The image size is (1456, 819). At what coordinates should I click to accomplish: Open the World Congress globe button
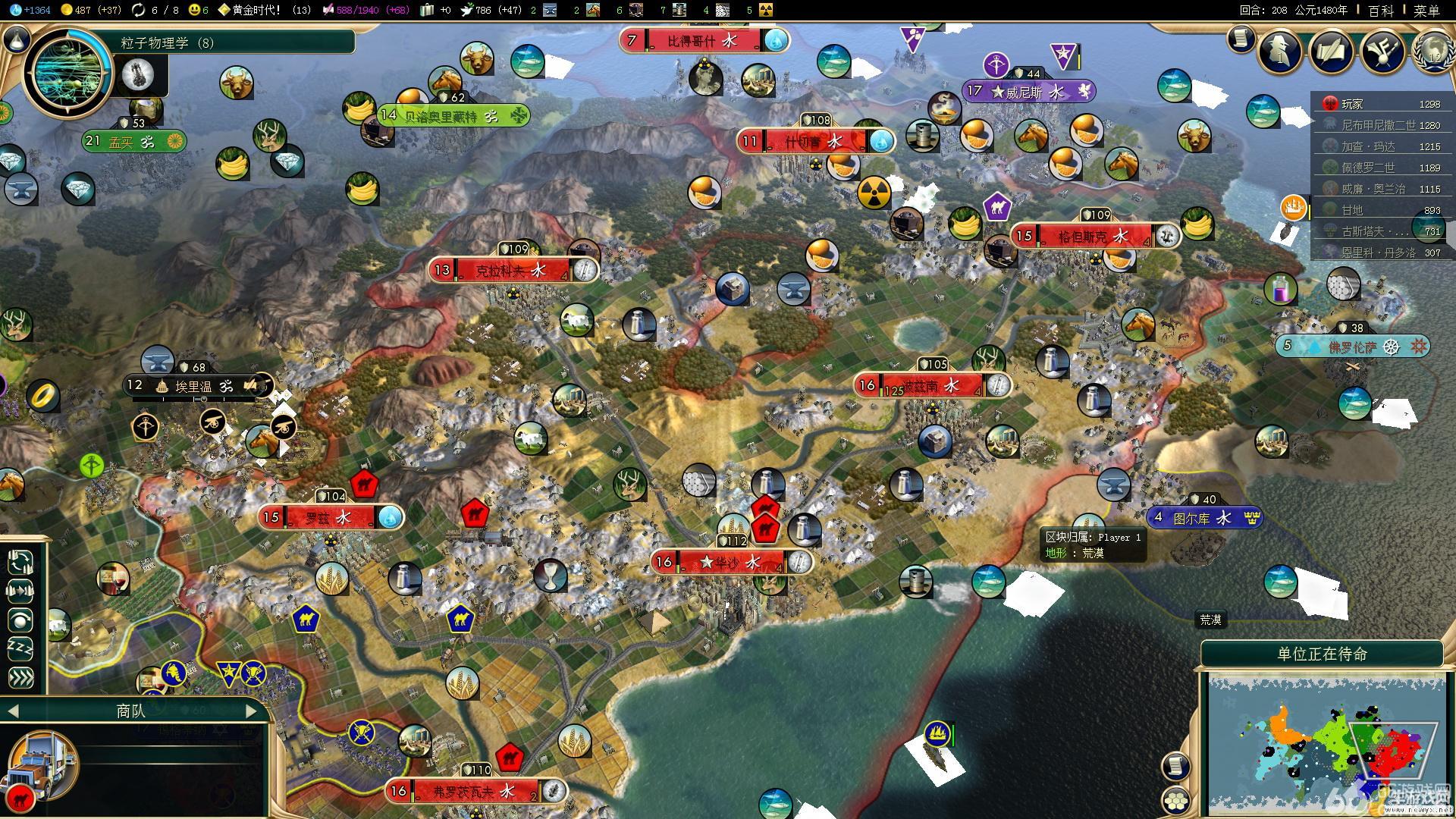[1432, 53]
